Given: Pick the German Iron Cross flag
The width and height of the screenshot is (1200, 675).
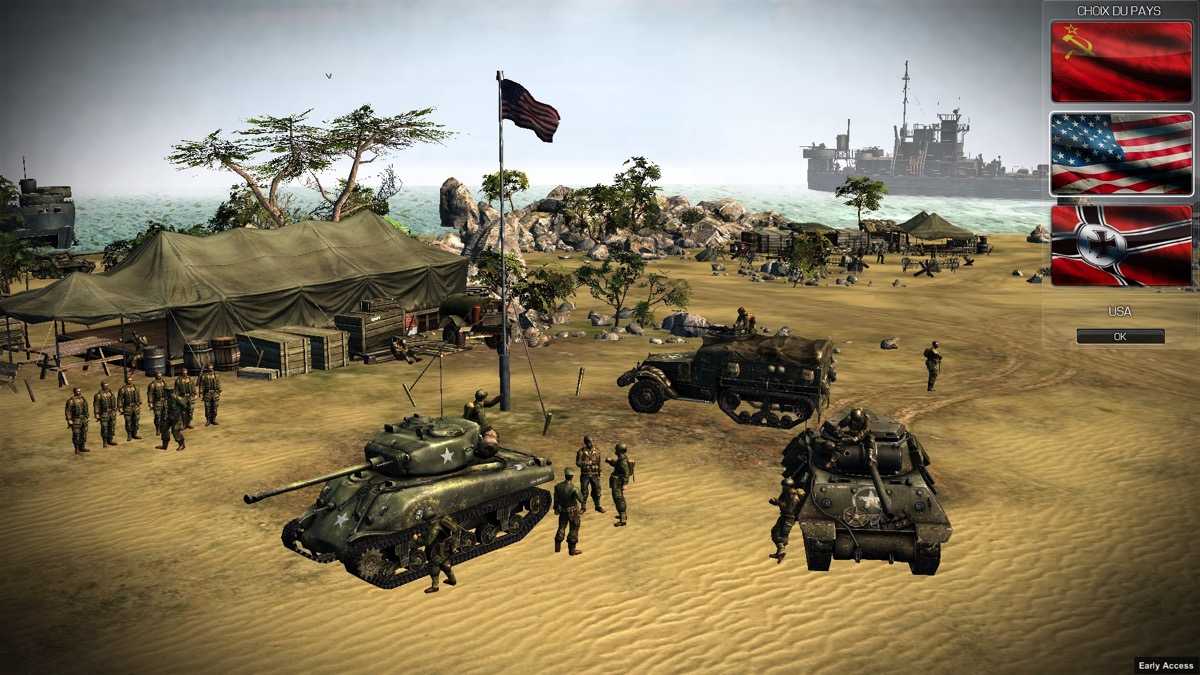Looking at the screenshot, I should tap(1121, 245).
